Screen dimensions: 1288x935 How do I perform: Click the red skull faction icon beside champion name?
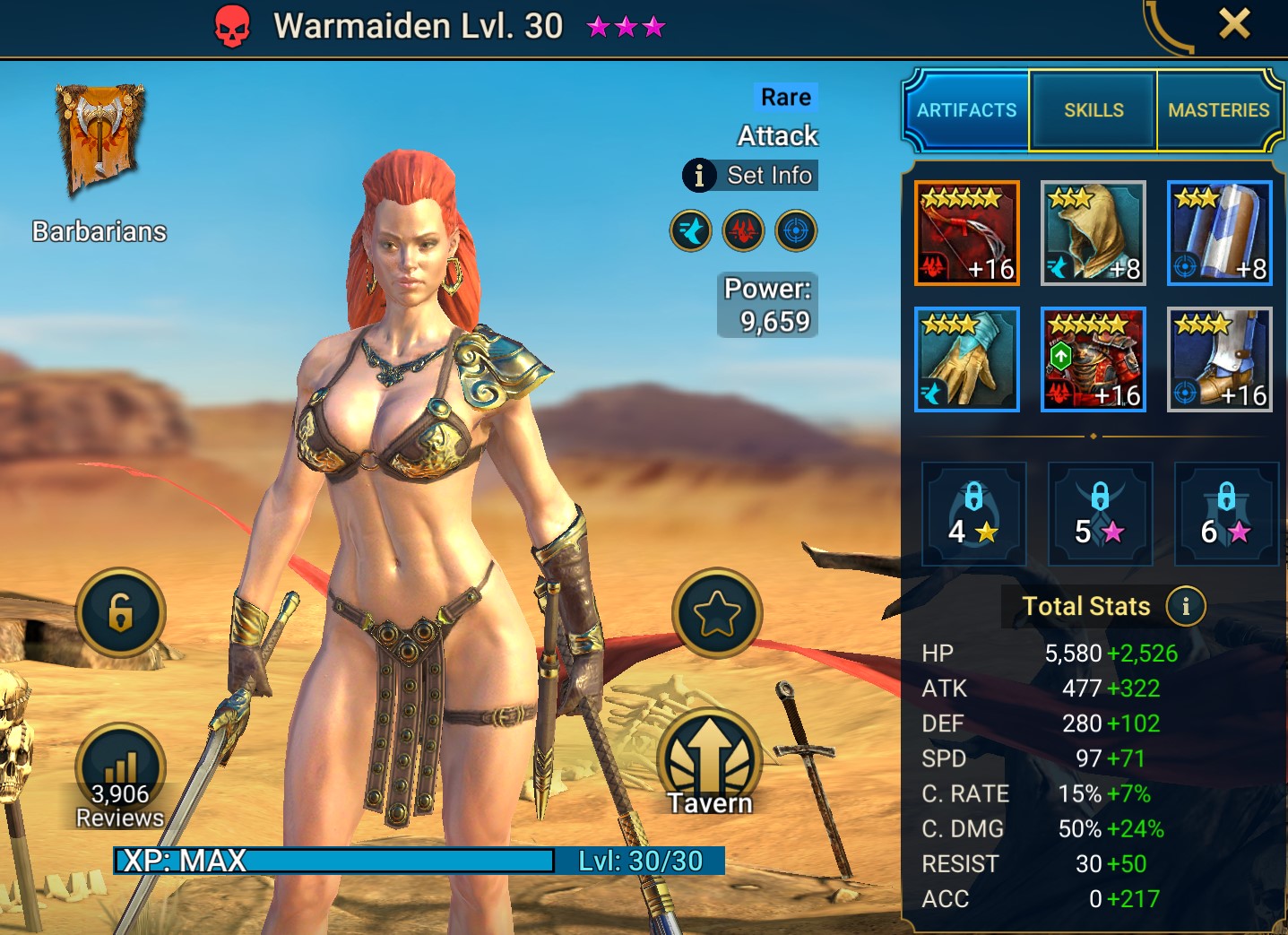pos(232,26)
